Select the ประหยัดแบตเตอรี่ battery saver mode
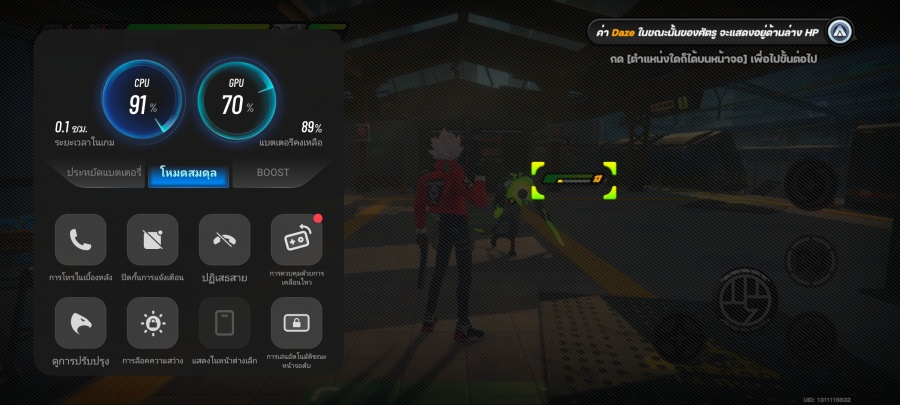Image resolution: width=900 pixels, height=405 pixels. 104,173
